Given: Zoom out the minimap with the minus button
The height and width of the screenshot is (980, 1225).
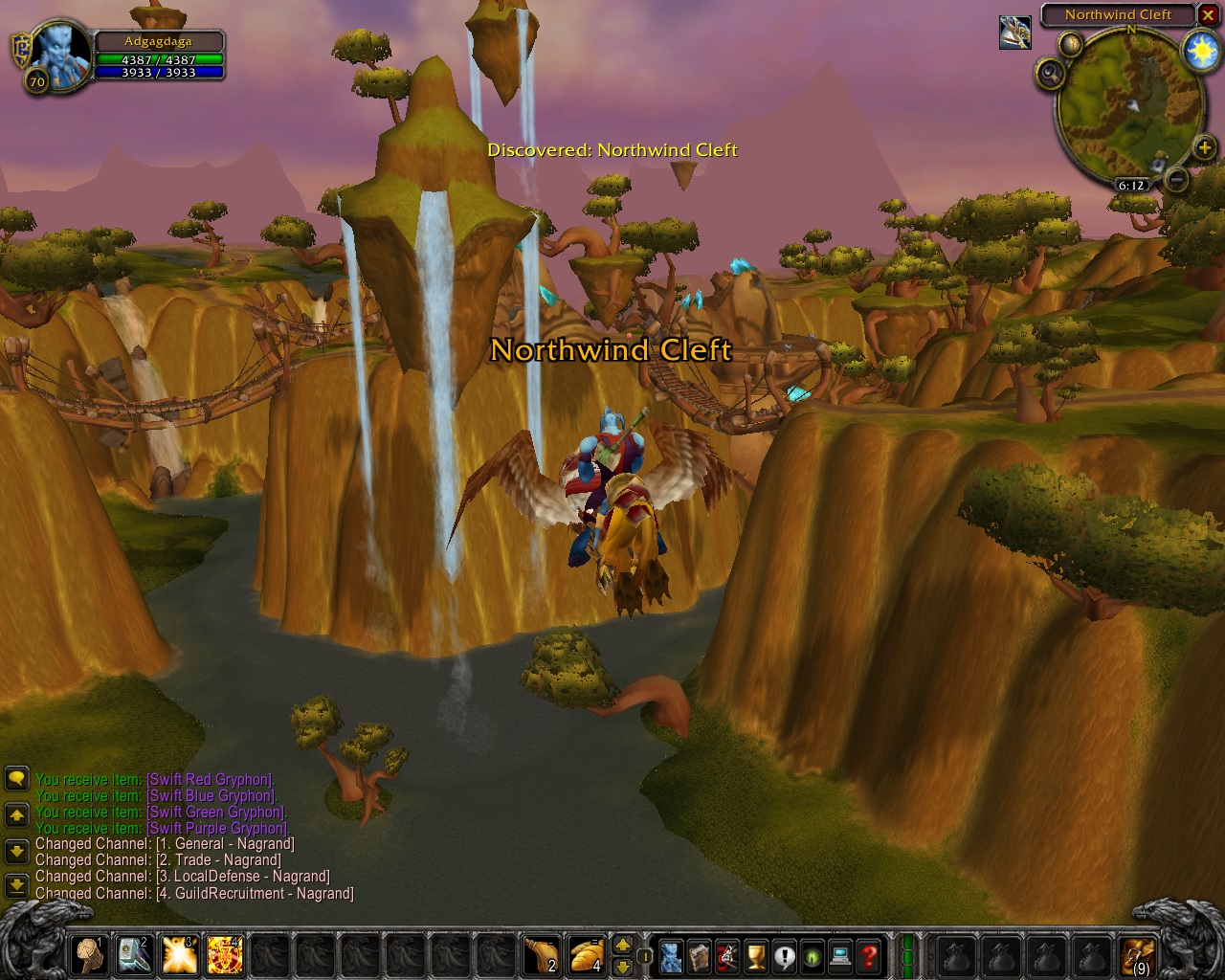Looking at the screenshot, I should point(1177,179).
